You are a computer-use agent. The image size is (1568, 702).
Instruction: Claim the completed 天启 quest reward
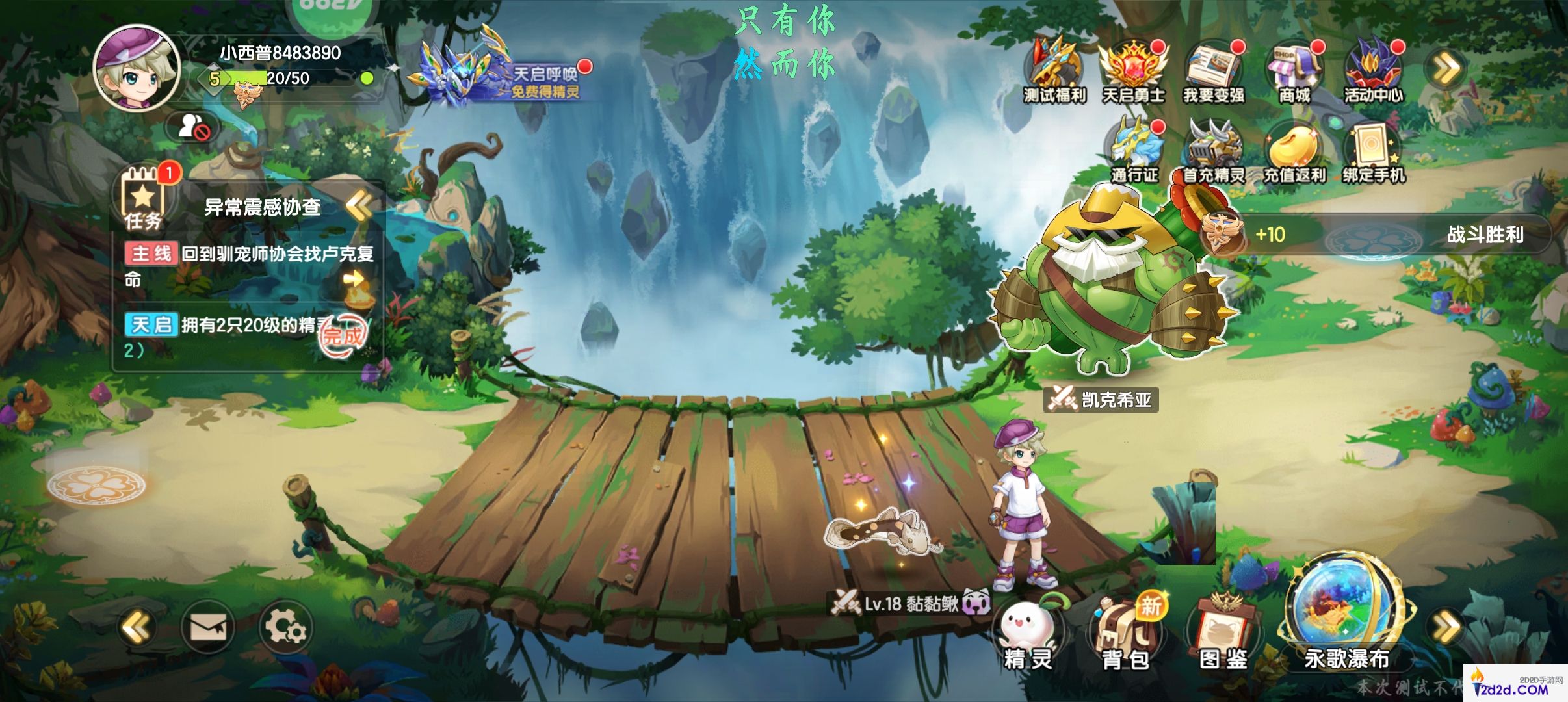343,335
